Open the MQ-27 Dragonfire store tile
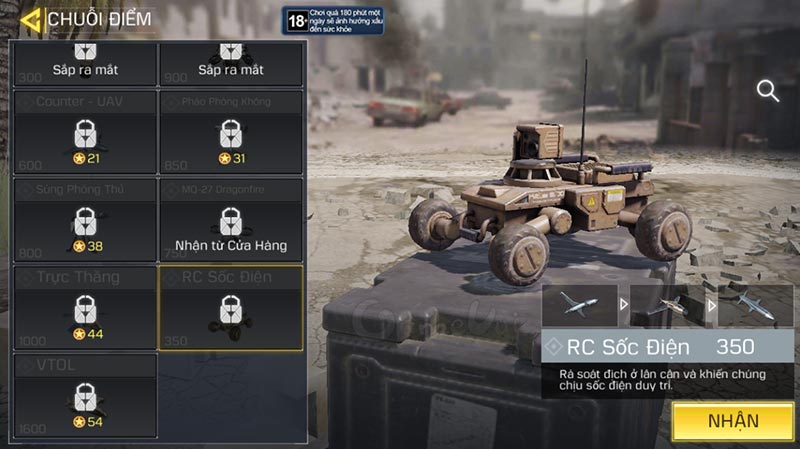Image resolution: width=800 pixels, height=449 pixels. 231,219
